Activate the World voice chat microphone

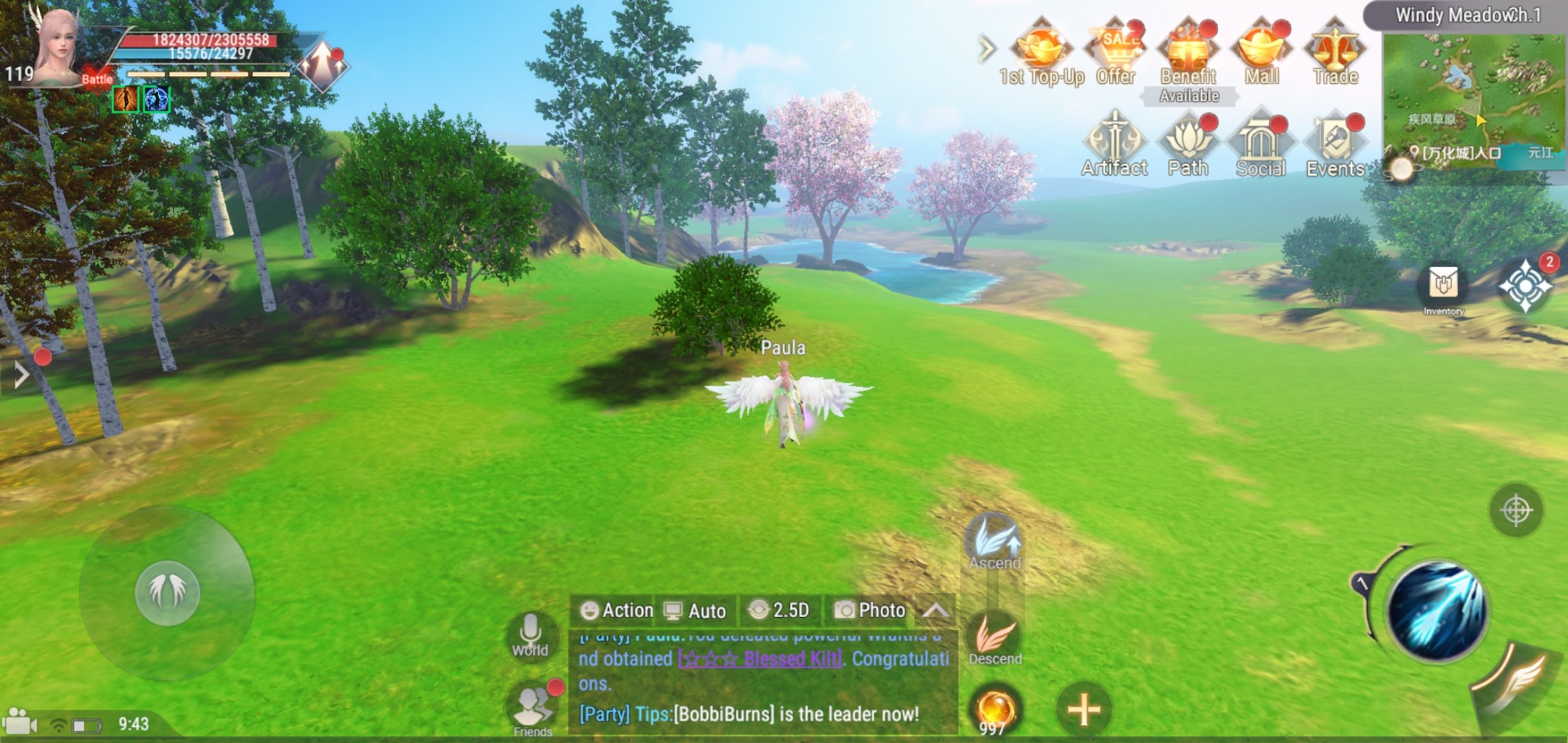530,634
